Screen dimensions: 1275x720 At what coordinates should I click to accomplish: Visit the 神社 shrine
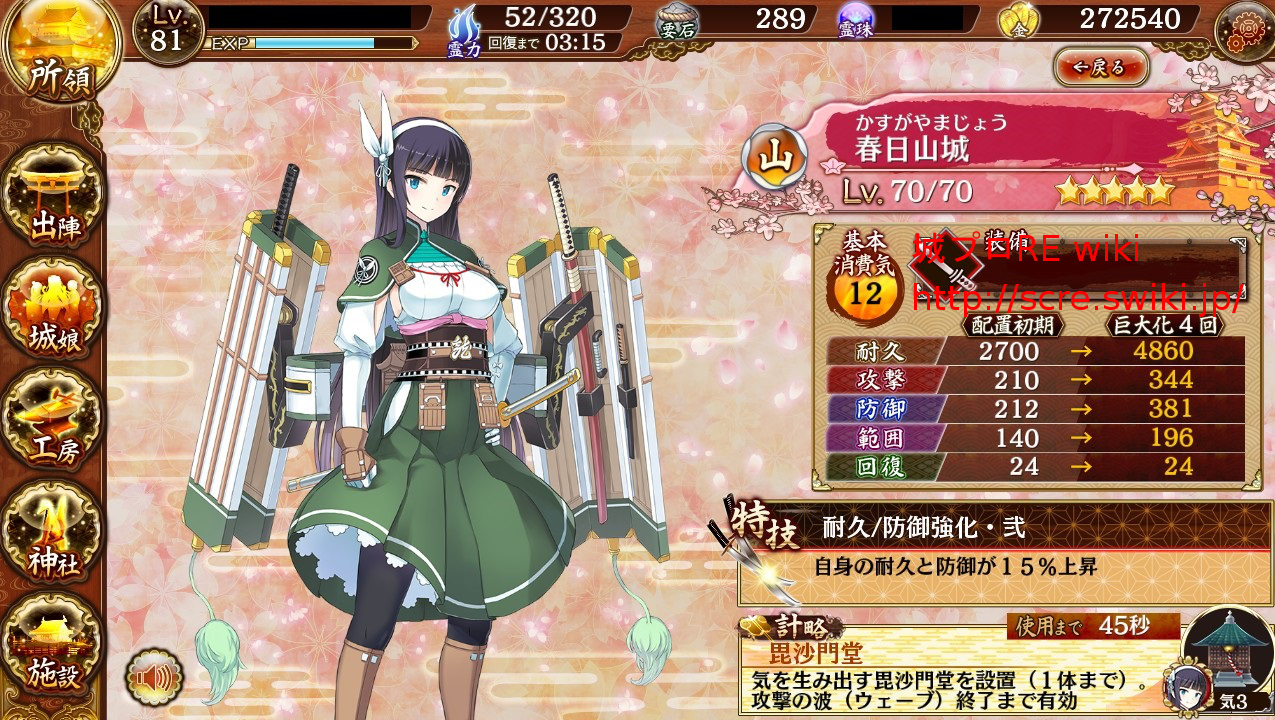coord(55,540)
